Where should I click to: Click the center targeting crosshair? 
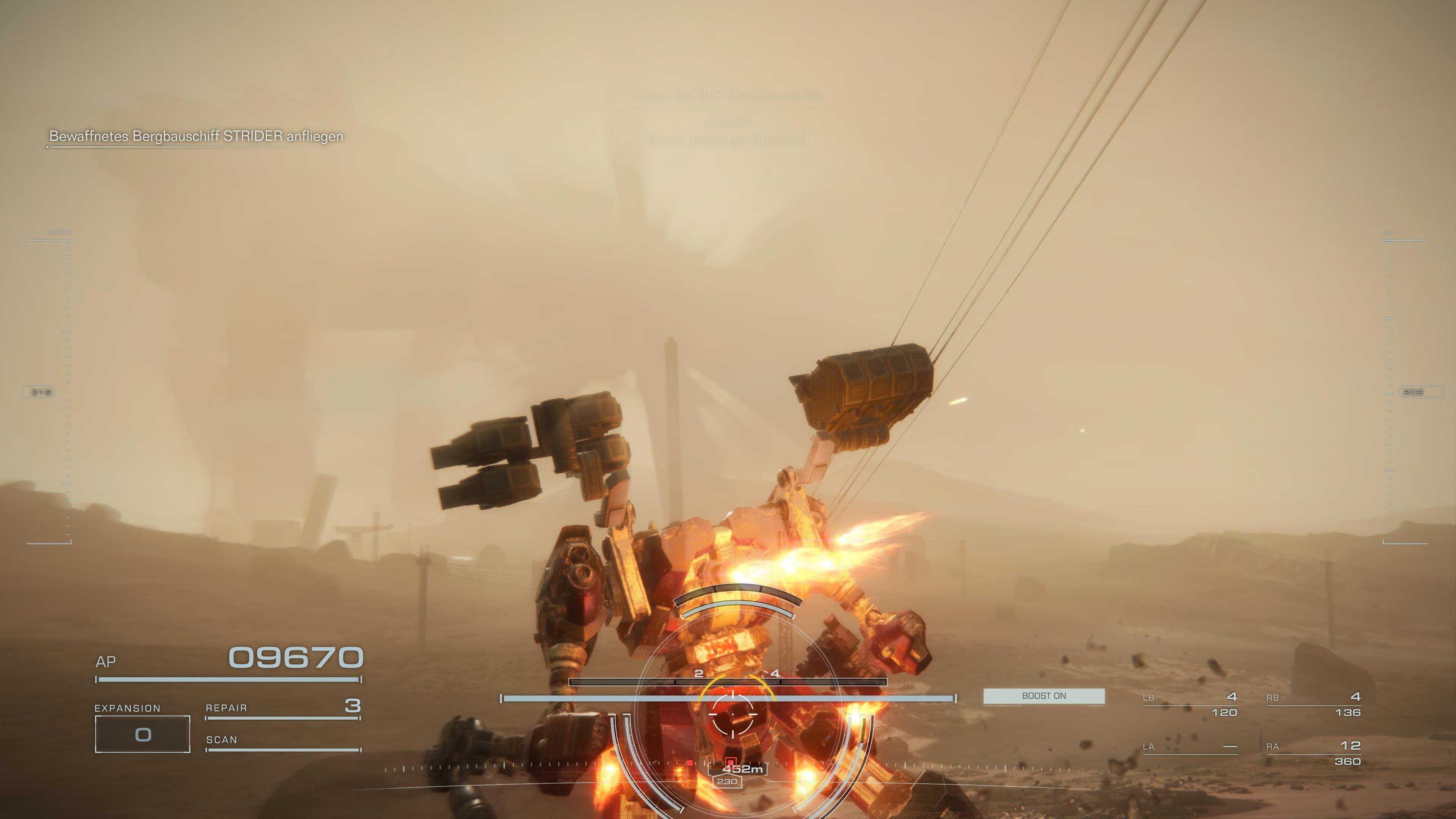pos(733,714)
